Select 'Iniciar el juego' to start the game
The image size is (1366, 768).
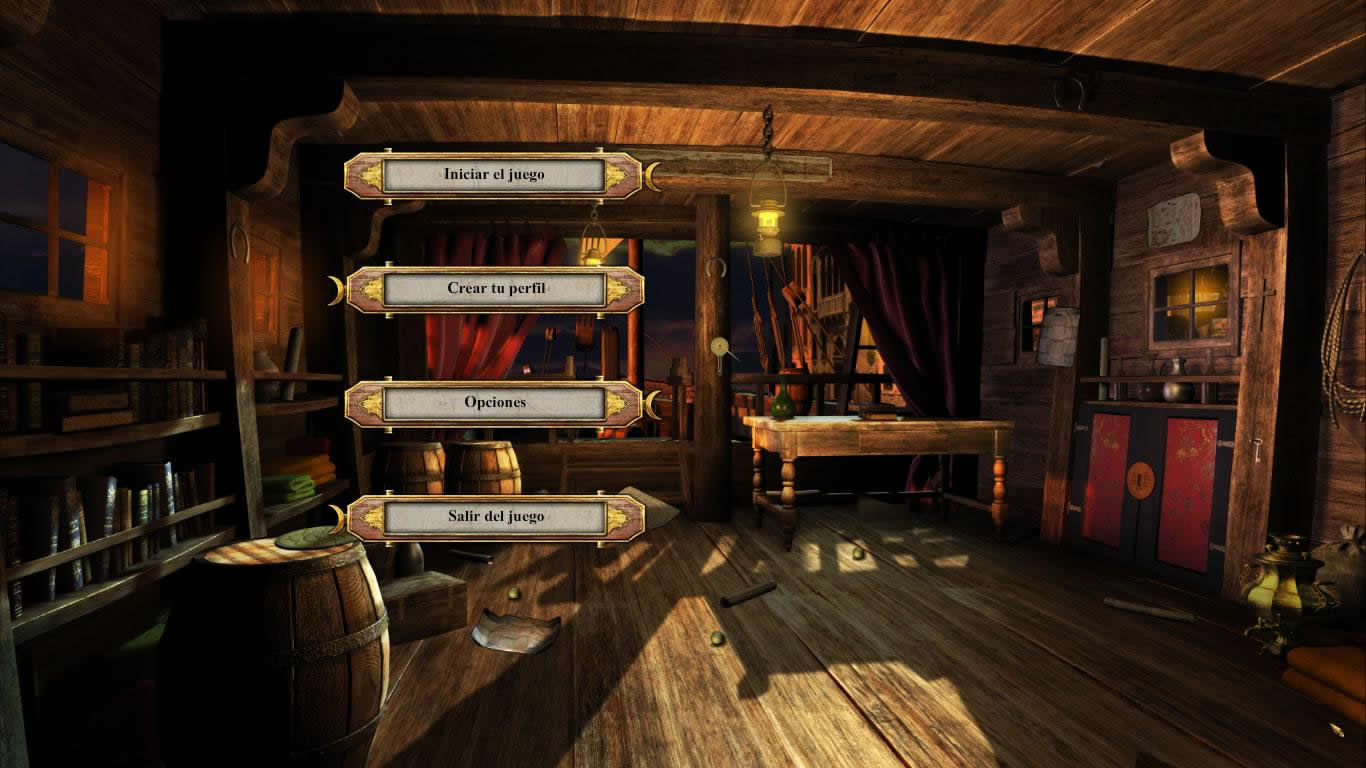(494, 175)
